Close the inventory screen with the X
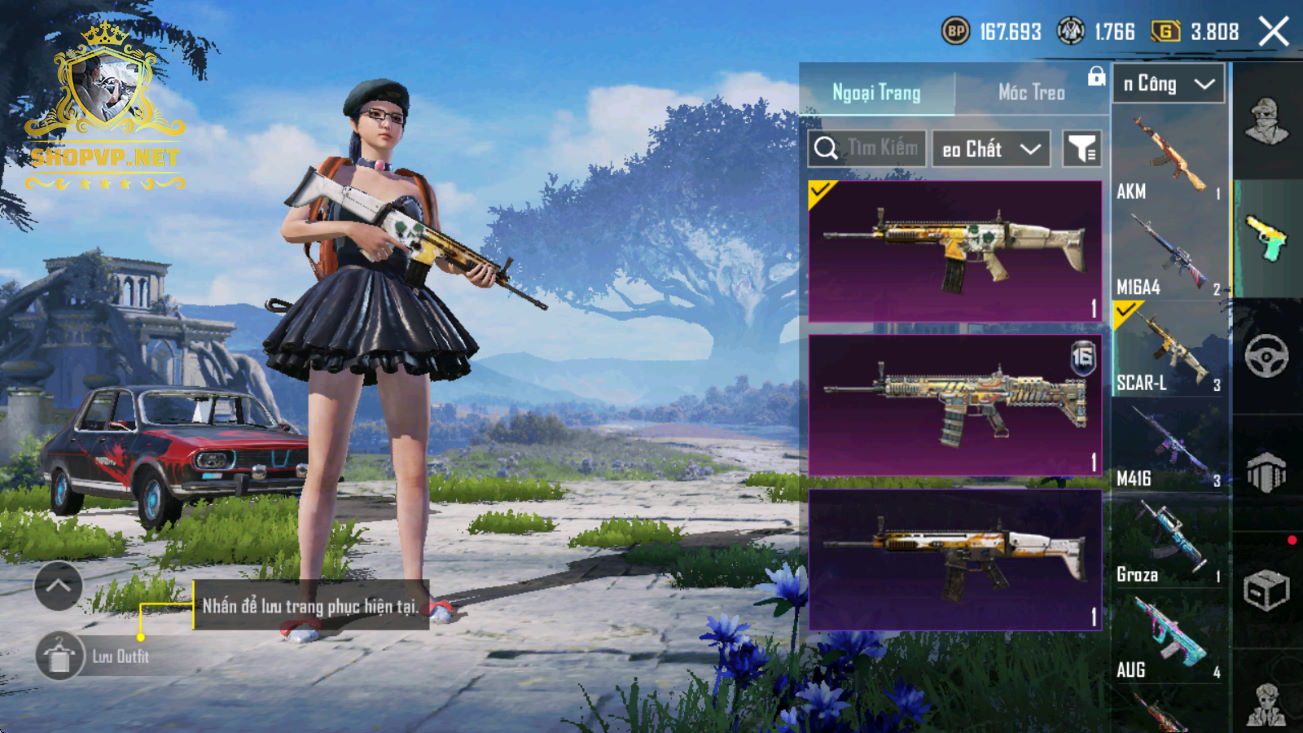1303x733 pixels. pyautogui.click(x=1273, y=32)
